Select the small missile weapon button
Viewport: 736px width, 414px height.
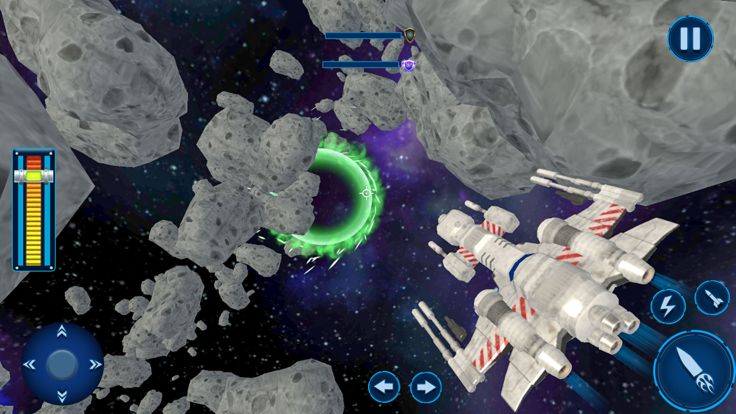711,297
